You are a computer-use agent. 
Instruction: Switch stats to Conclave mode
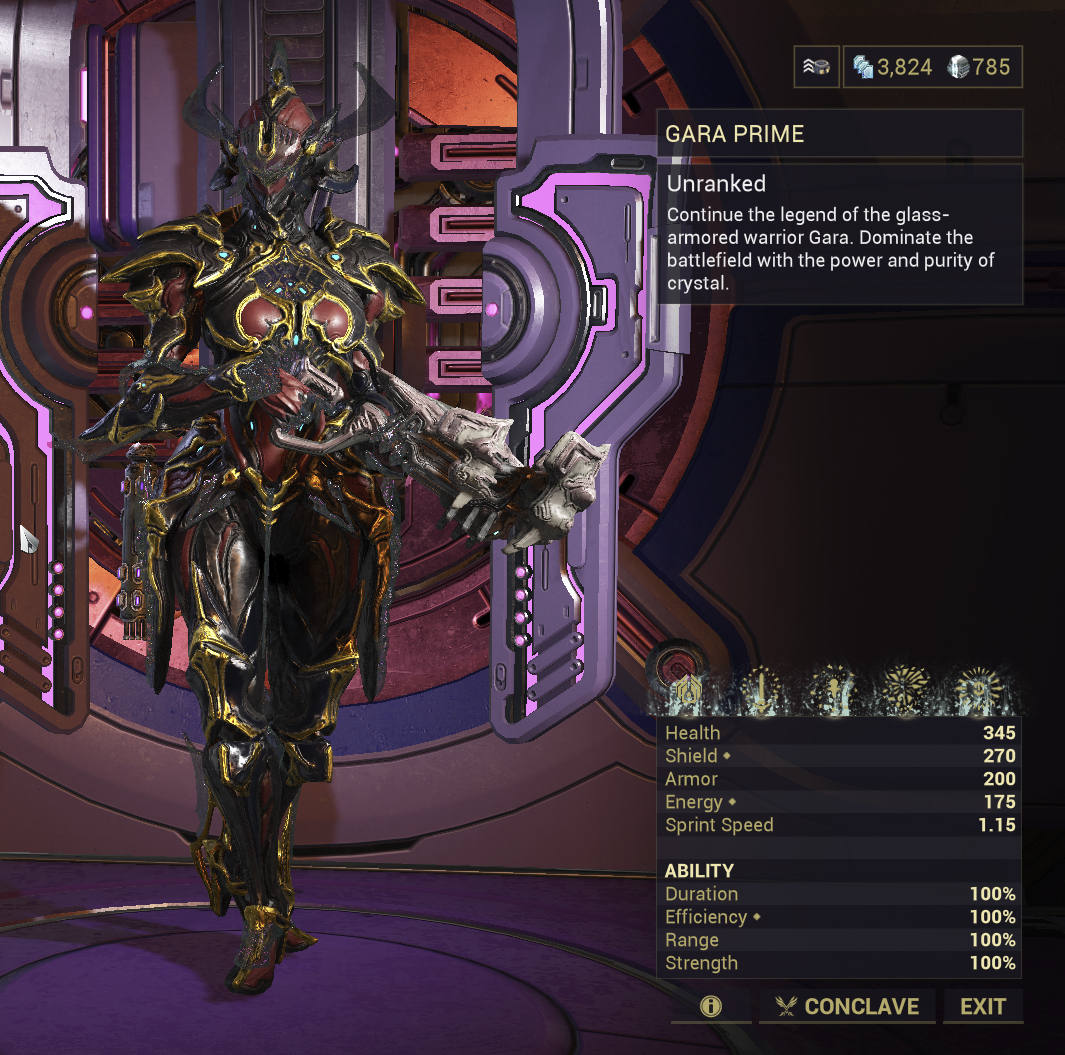[847, 1006]
